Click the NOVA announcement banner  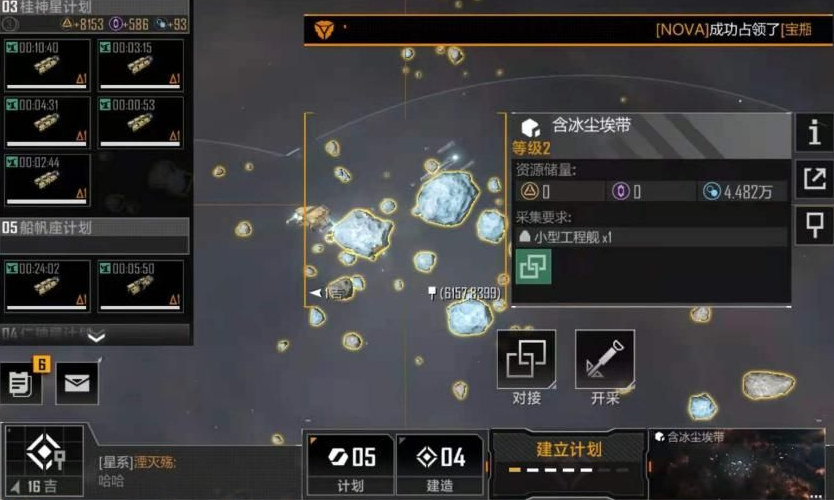pos(568,30)
